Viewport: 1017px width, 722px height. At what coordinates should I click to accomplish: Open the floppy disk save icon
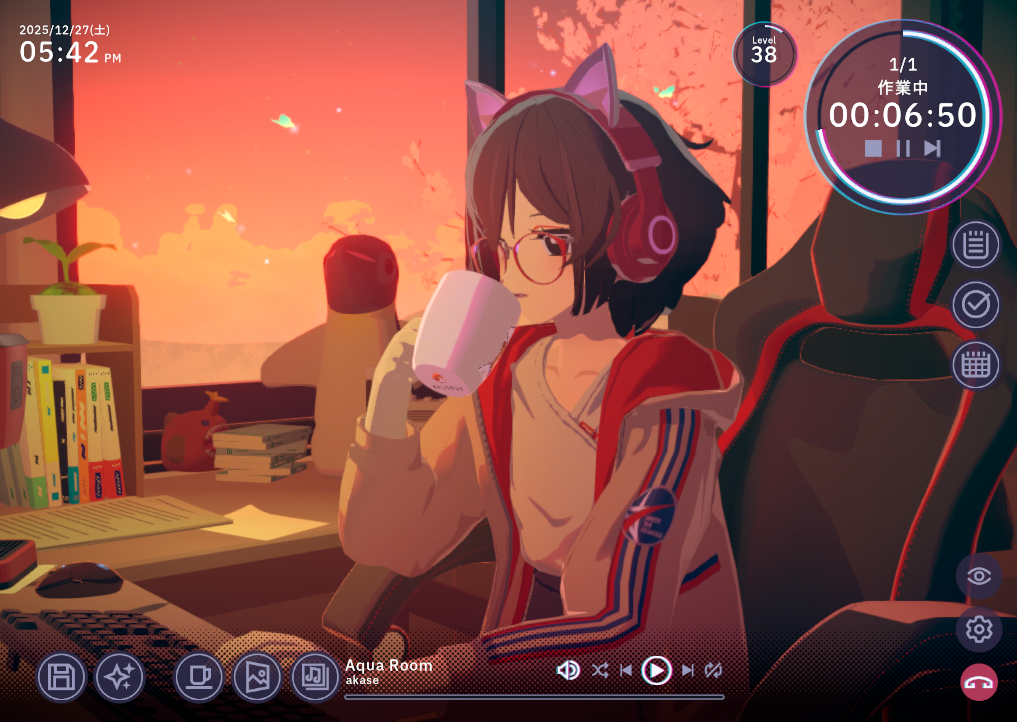tap(62, 677)
